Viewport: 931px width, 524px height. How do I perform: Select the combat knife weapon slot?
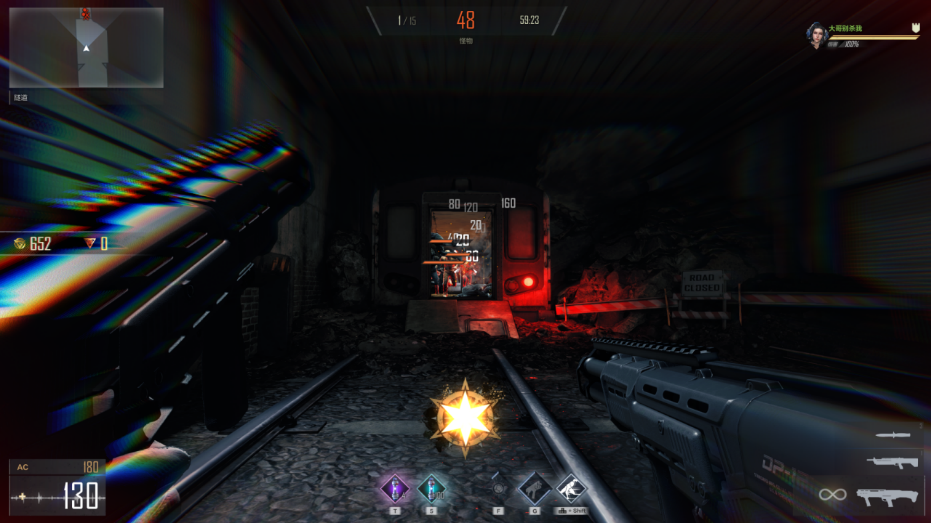tap(892, 435)
